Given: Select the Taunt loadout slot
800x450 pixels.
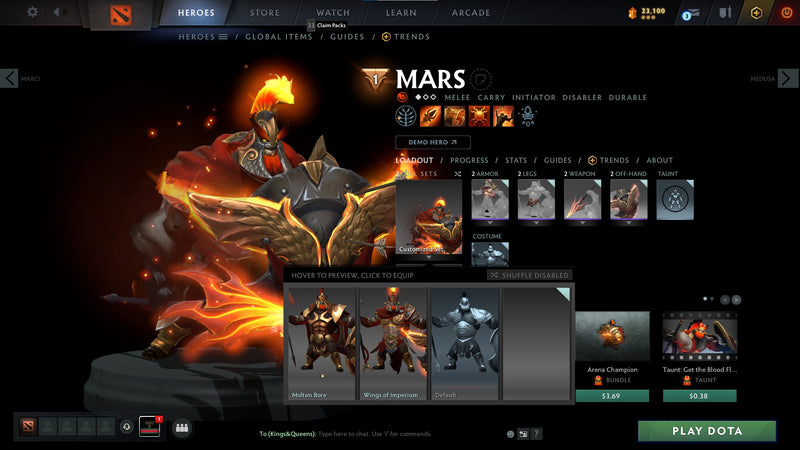Looking at the screenshot, I should coord(675,200).
